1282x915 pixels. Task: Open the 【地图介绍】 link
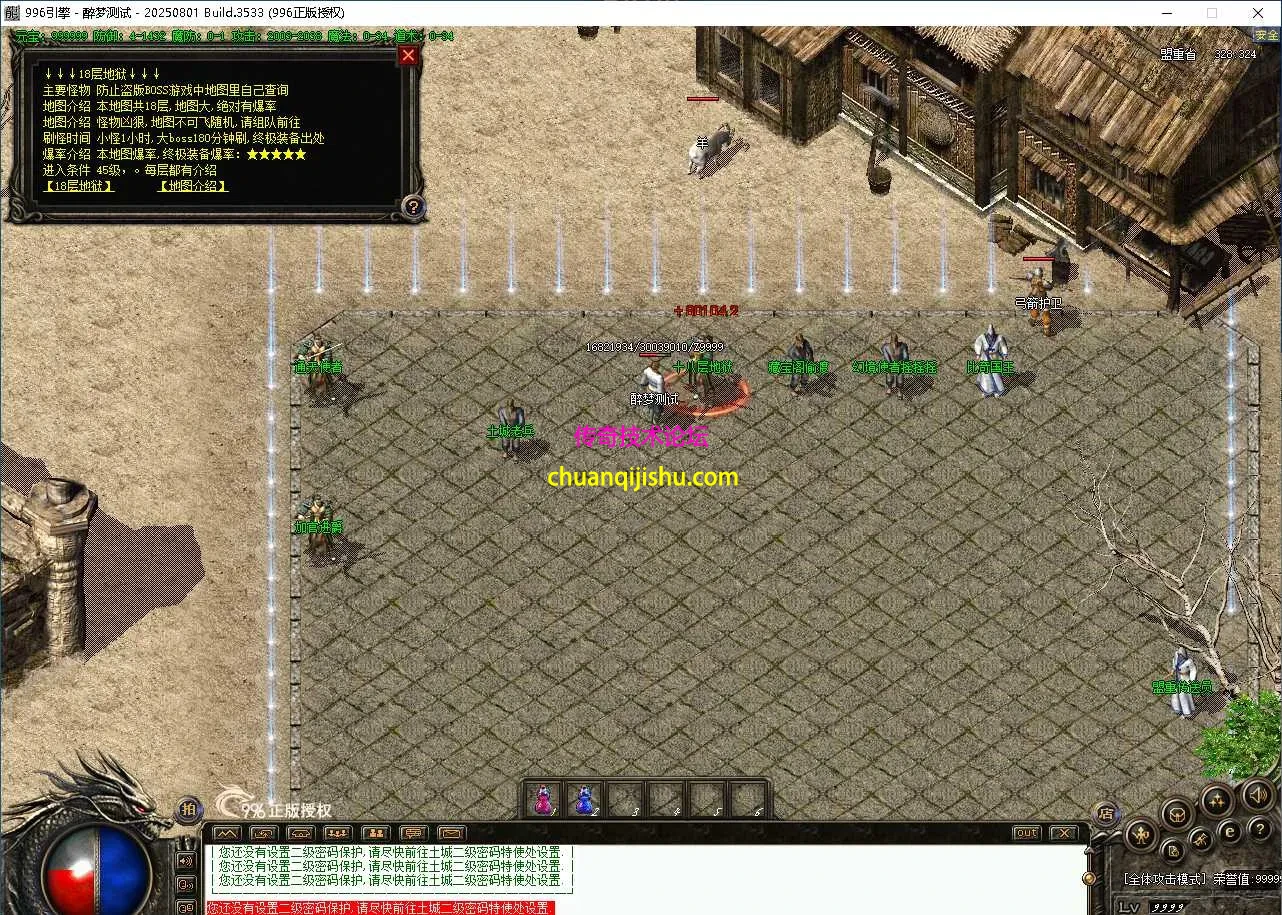[x=193, y=186]
